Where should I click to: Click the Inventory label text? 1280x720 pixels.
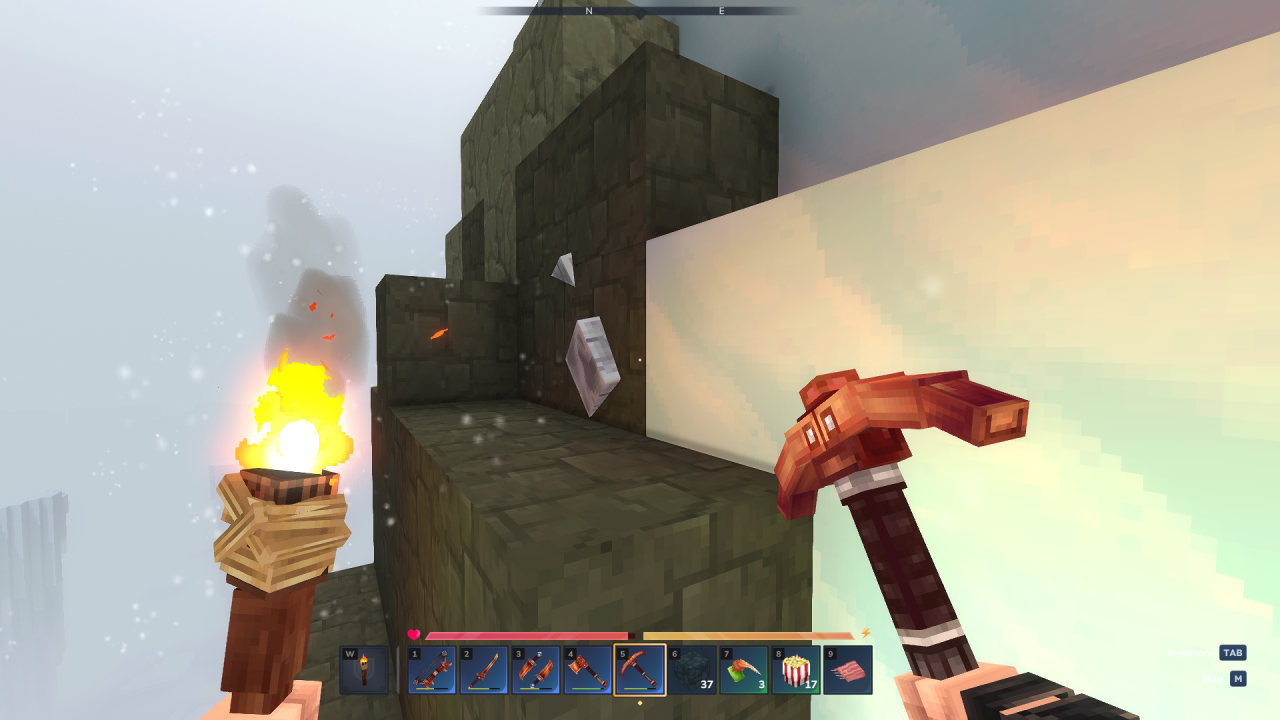tap(1190, 652)
